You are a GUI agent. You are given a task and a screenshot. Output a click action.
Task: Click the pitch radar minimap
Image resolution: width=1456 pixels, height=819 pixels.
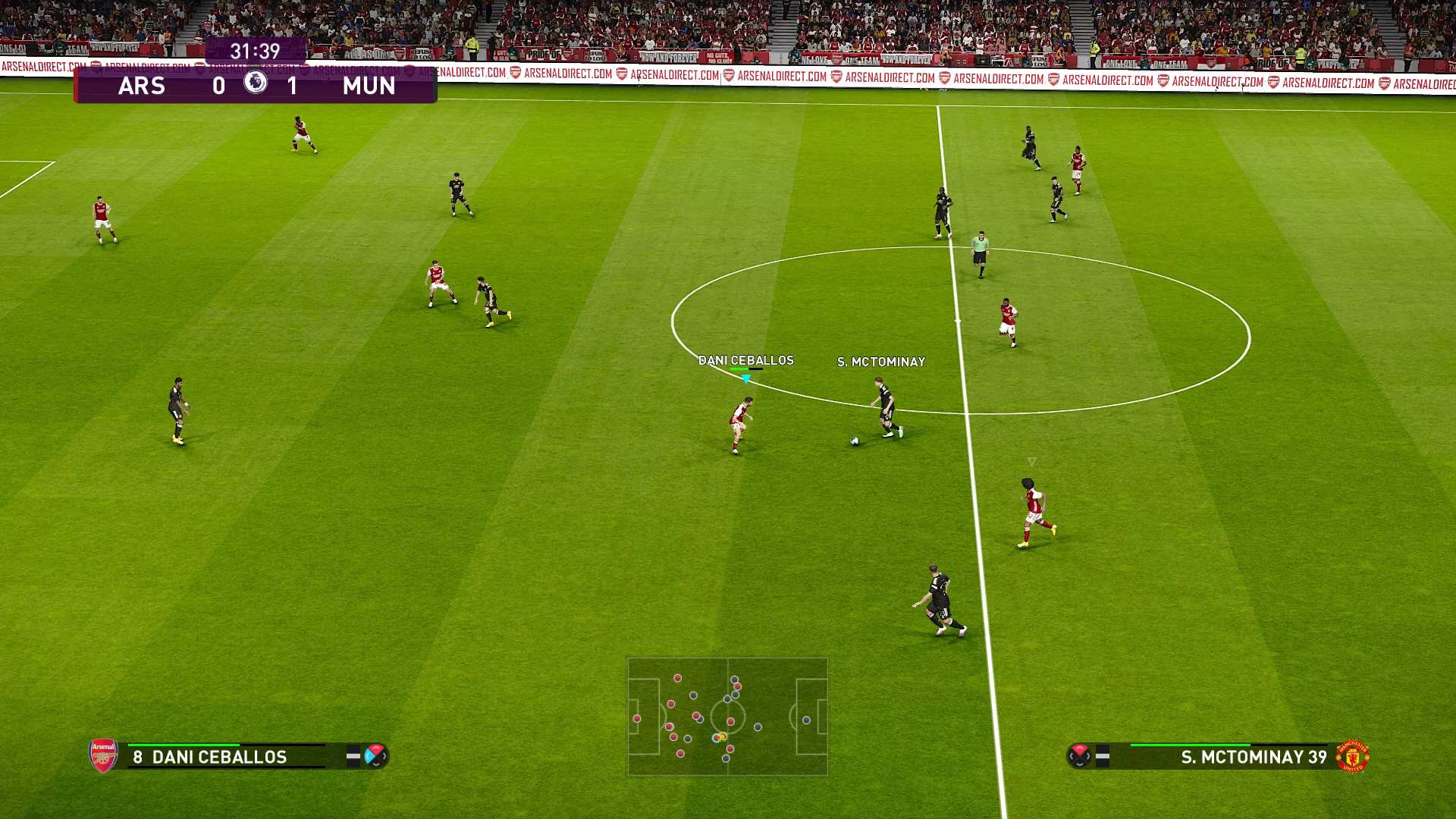coord(727,716)
